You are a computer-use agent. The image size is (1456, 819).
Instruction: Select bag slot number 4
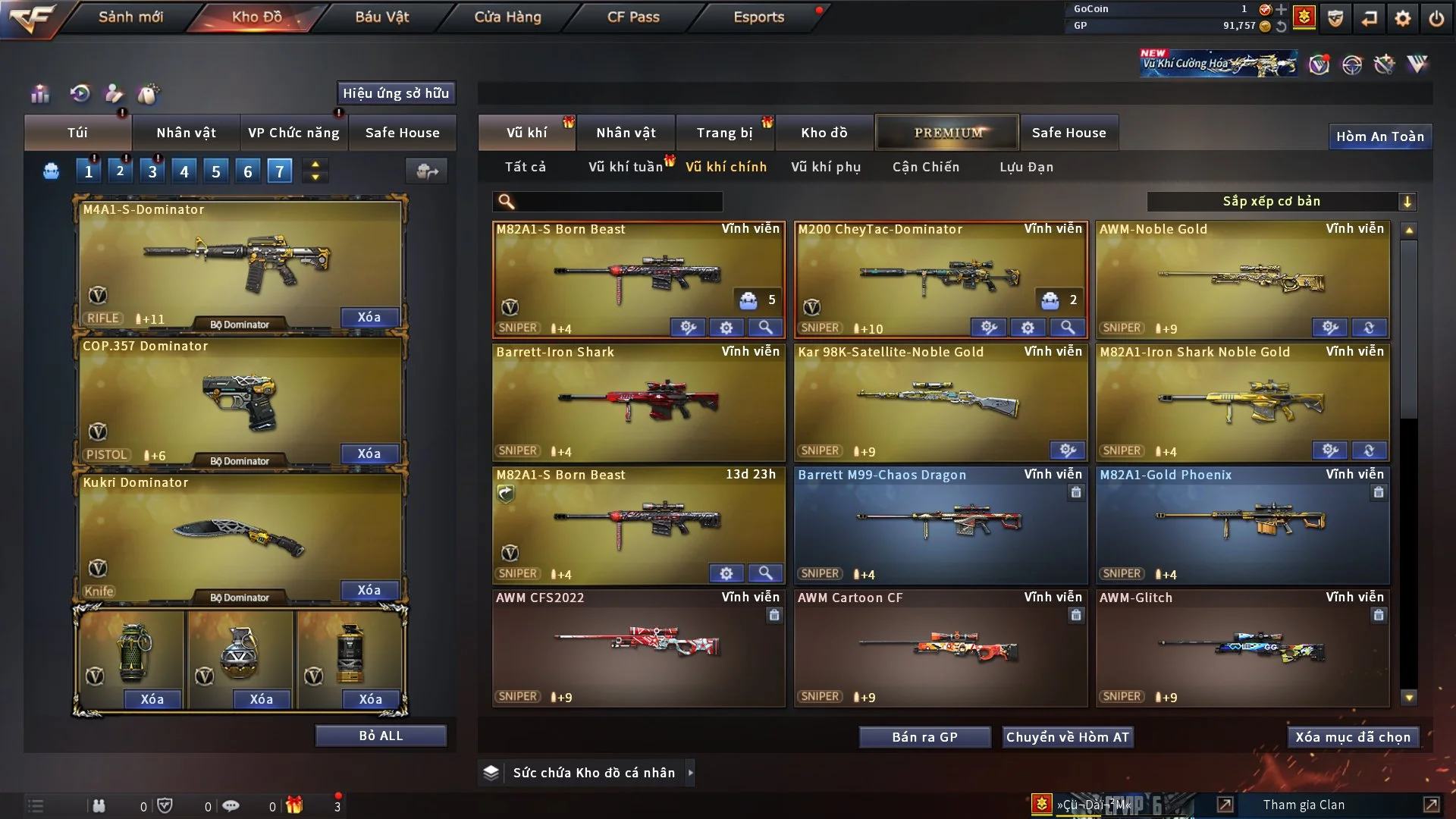tap(184, 171)
